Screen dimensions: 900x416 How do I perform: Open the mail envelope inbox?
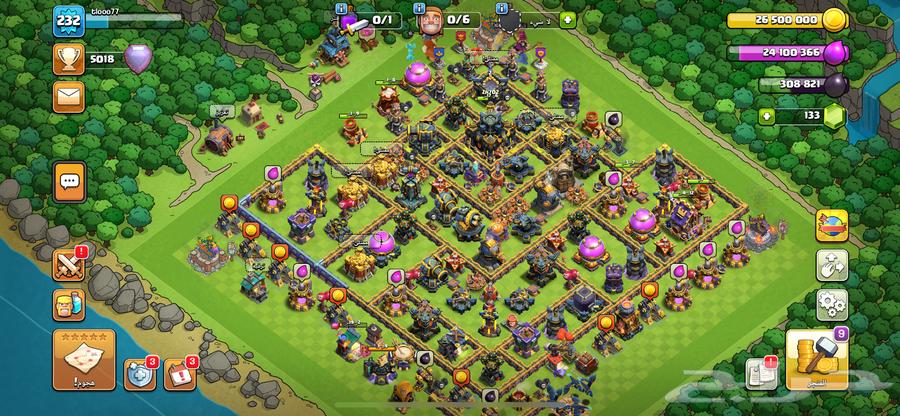point(69,96)
